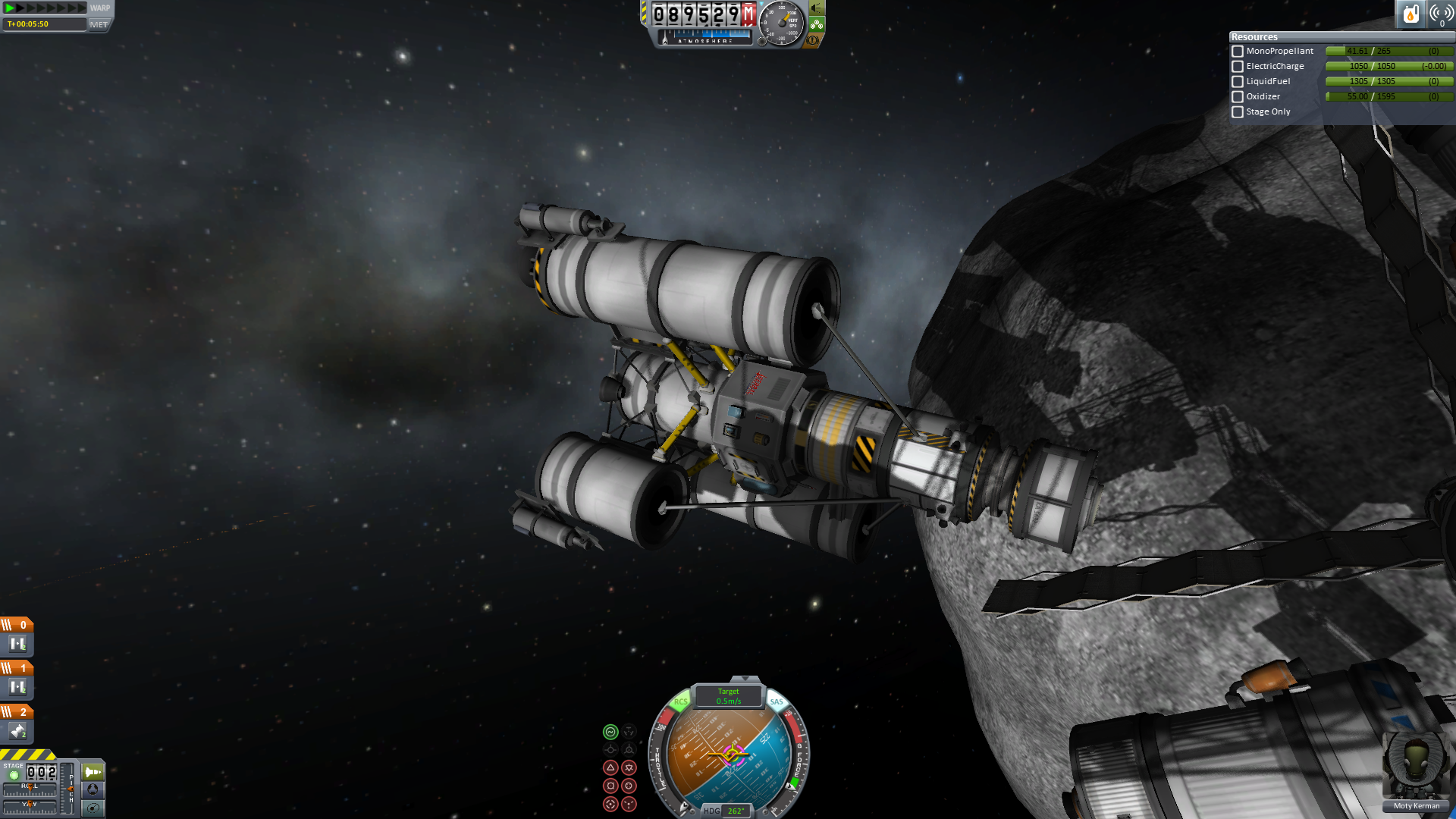Open the resources fuel icon panel
Image resolution: width=1456 pixels, height=819 pixels.
[x=1410, y=14]
